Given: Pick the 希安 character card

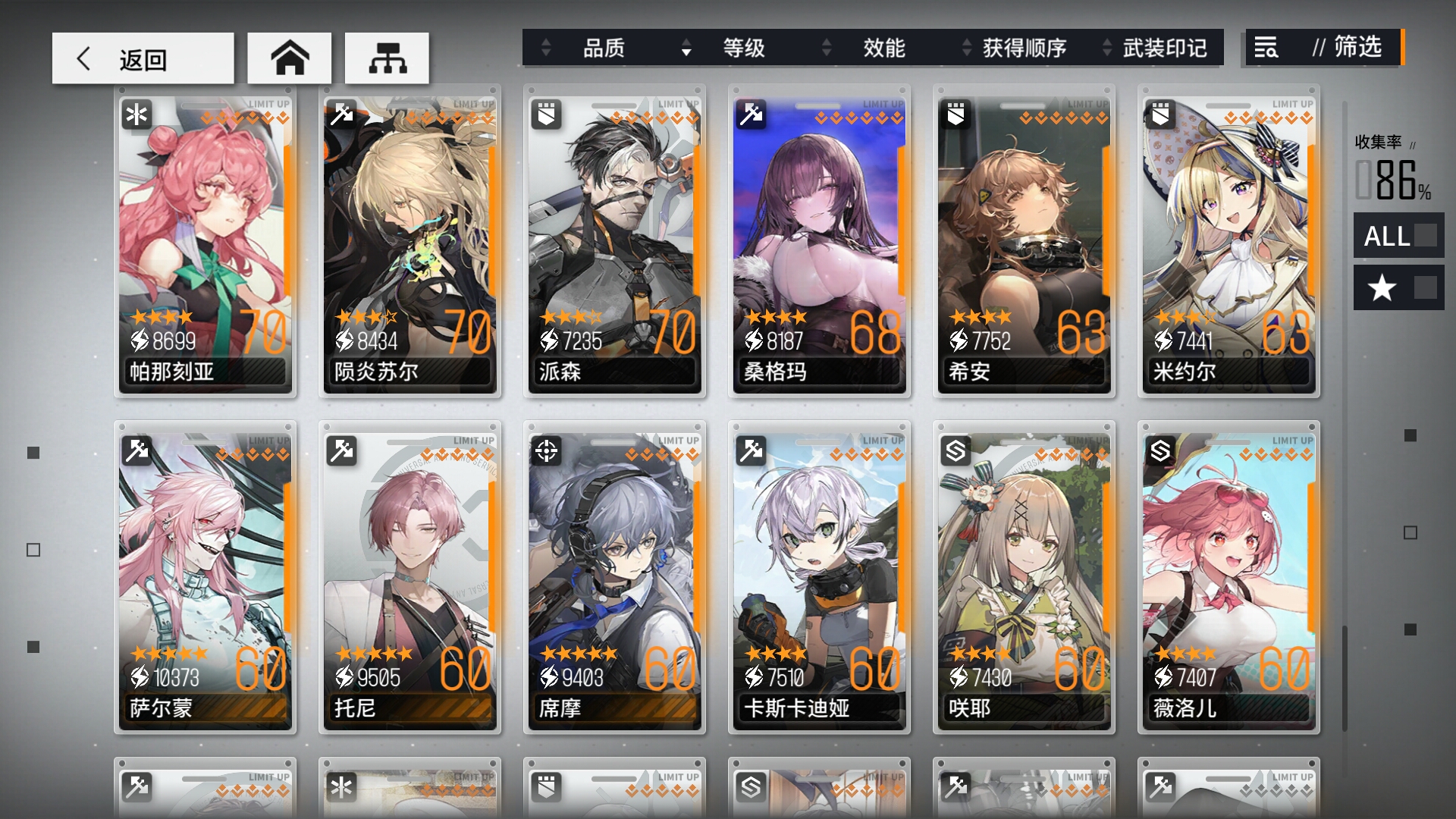Looking at the screenshot, I should (x=1025, y=243).
